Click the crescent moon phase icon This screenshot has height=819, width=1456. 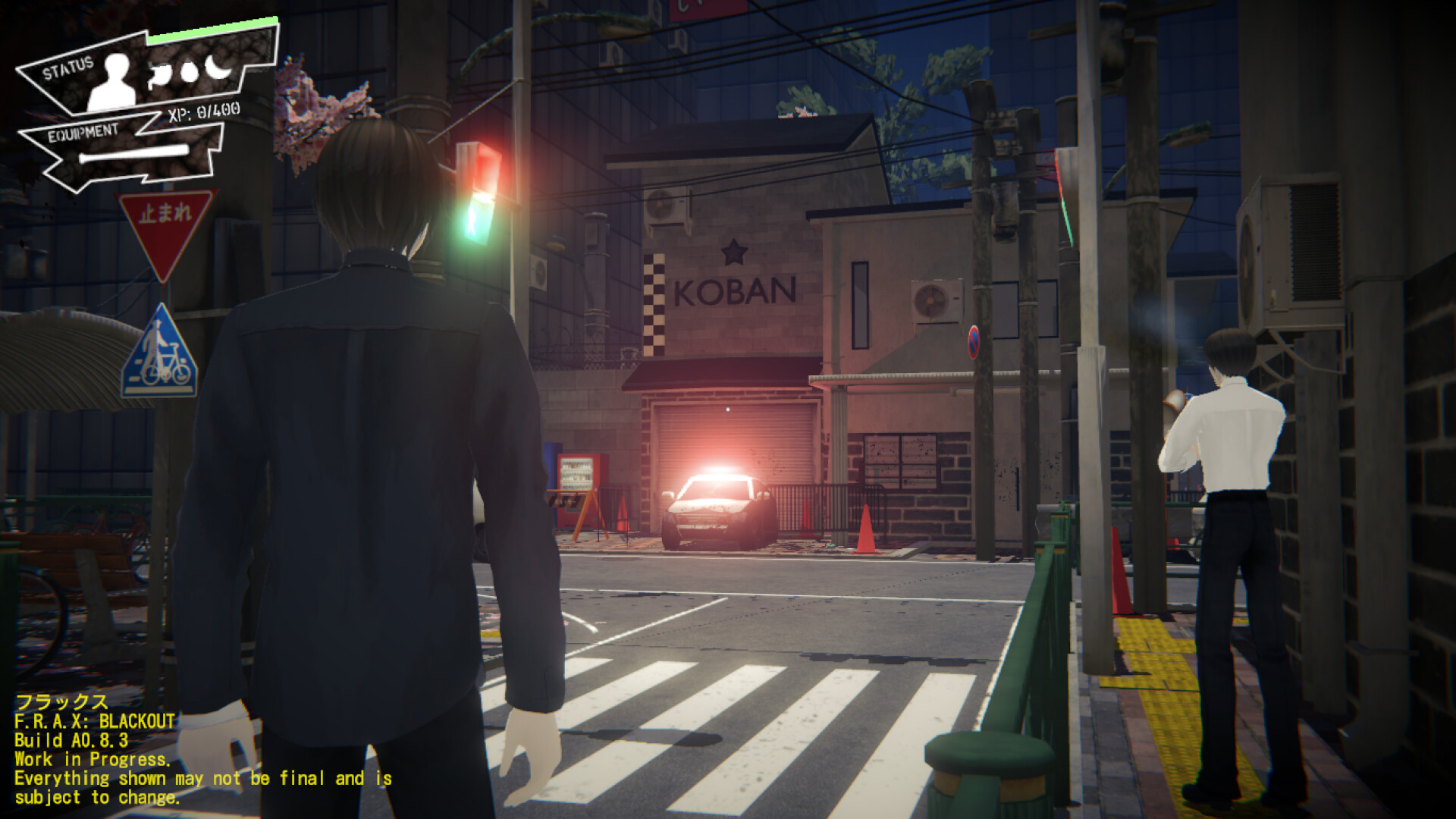218,69
